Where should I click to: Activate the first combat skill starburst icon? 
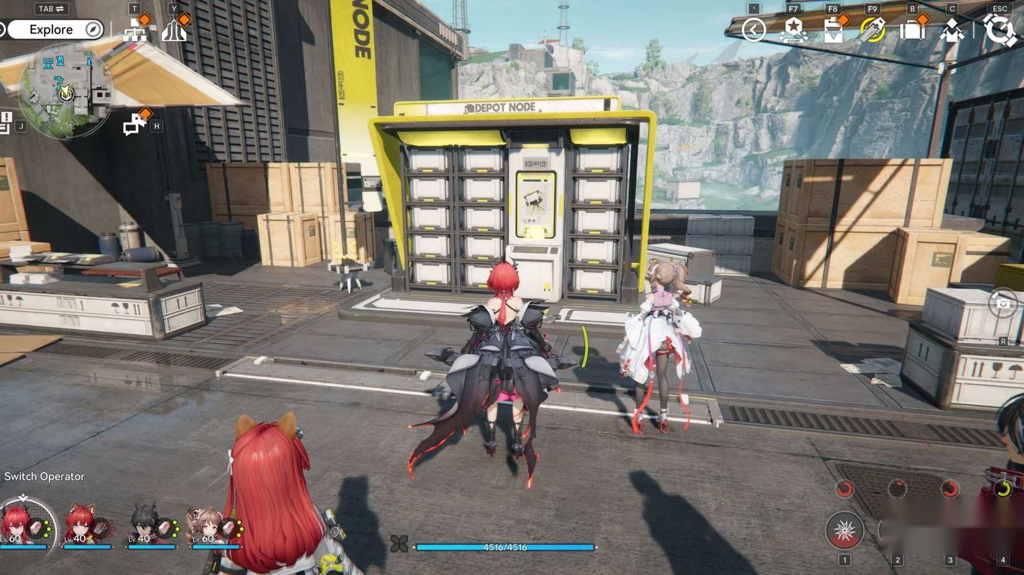(845, 530)
